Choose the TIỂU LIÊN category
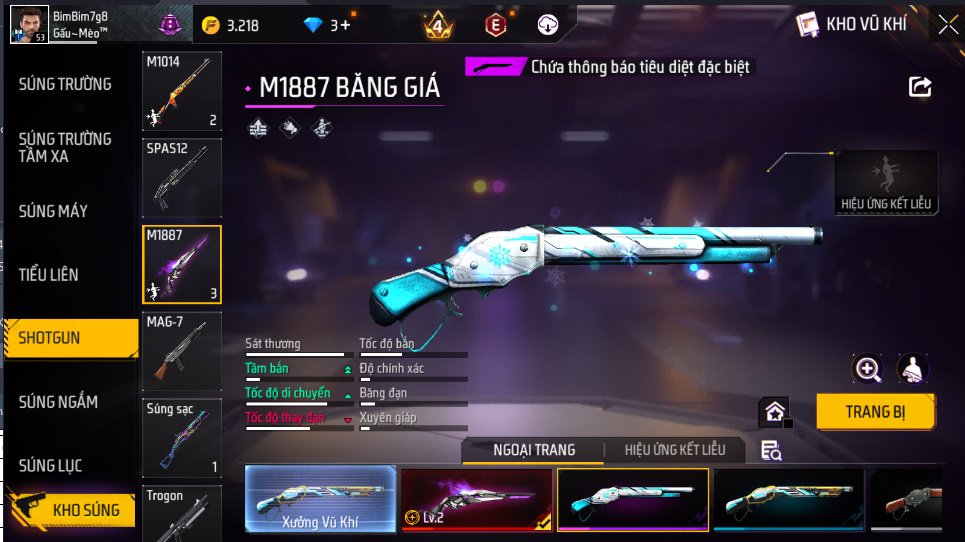Image resolution: width=965 pixels, height=542 pixels. coord(49,274)
